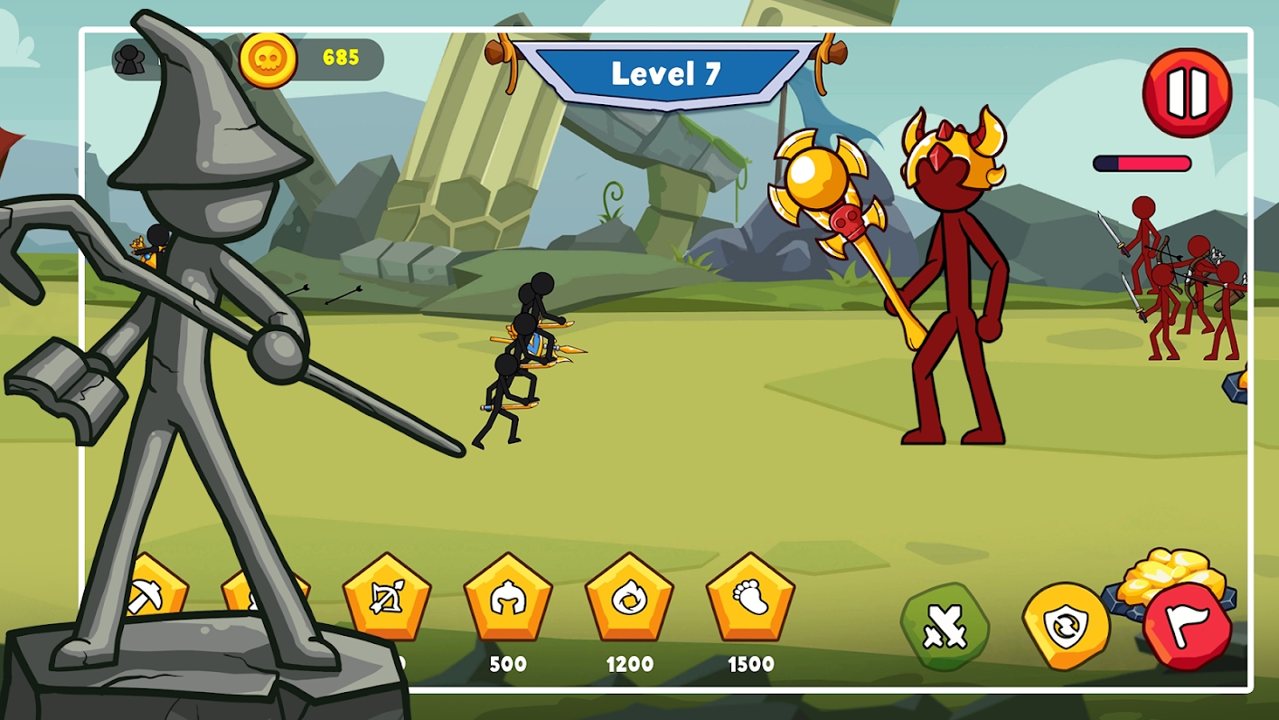Spawn the archer unit with bow icon

(386, 598)
